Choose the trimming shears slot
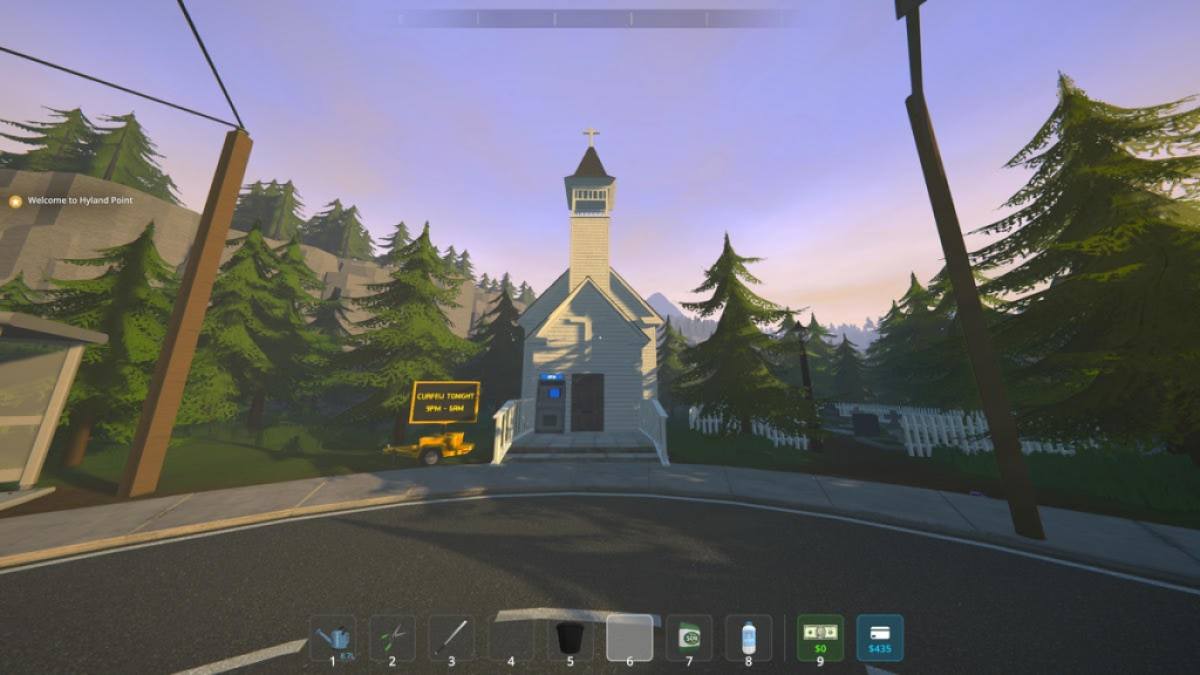Screen dimensions: 1200x675 pos(392,637)
